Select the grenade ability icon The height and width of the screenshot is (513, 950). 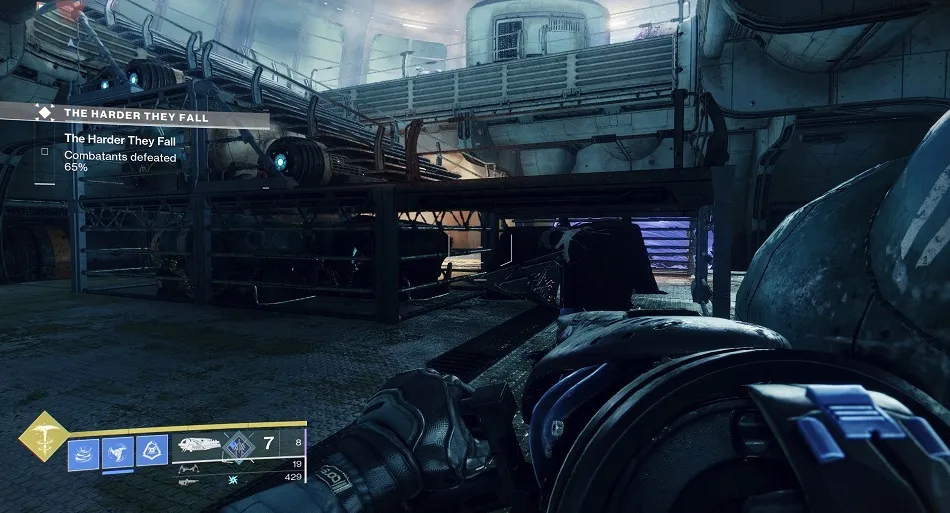pyautogui.click(x=151, y=452)
